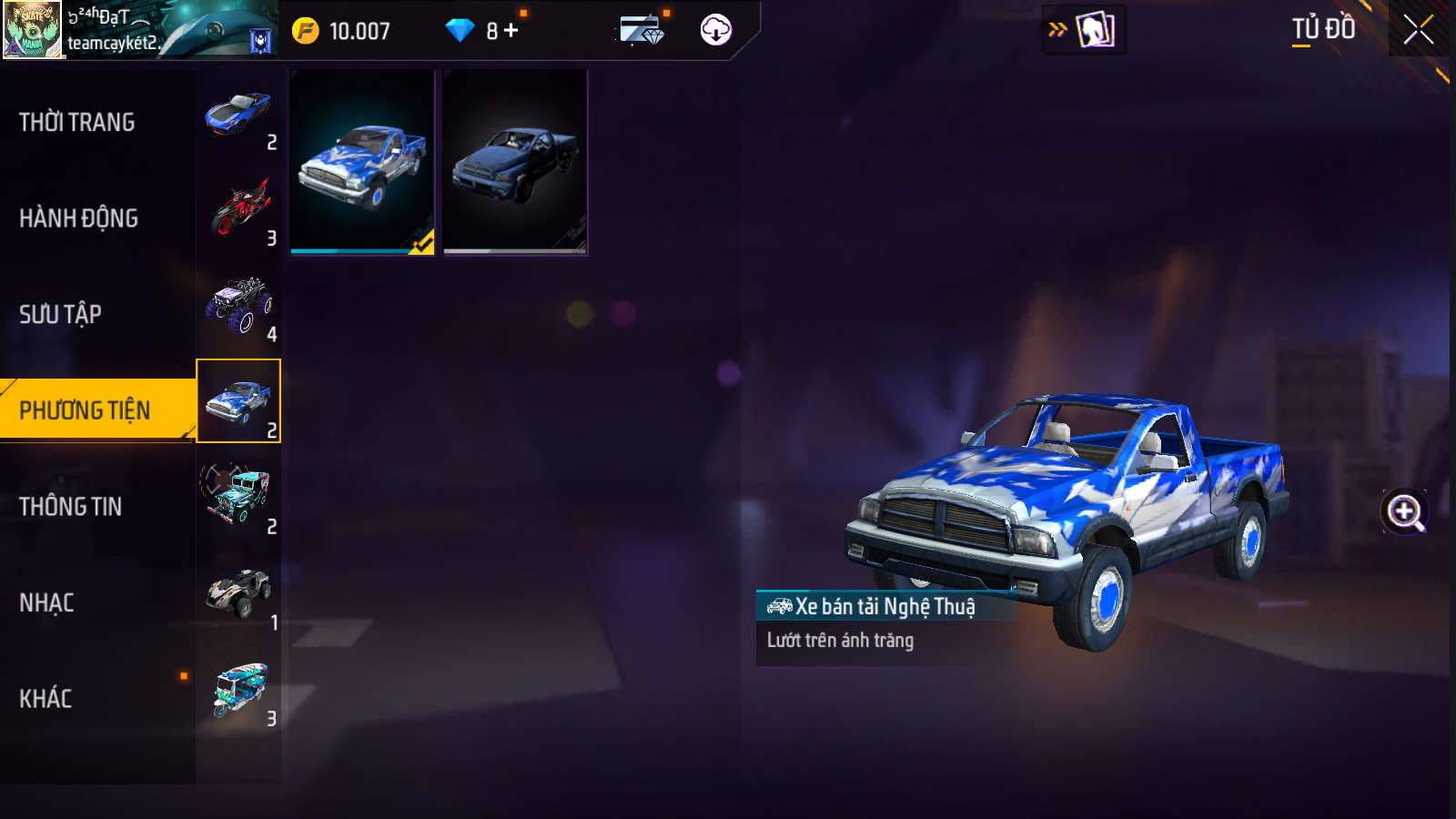Close the Tủ Đồ wardrobe screen

[x=1418, y=30]
